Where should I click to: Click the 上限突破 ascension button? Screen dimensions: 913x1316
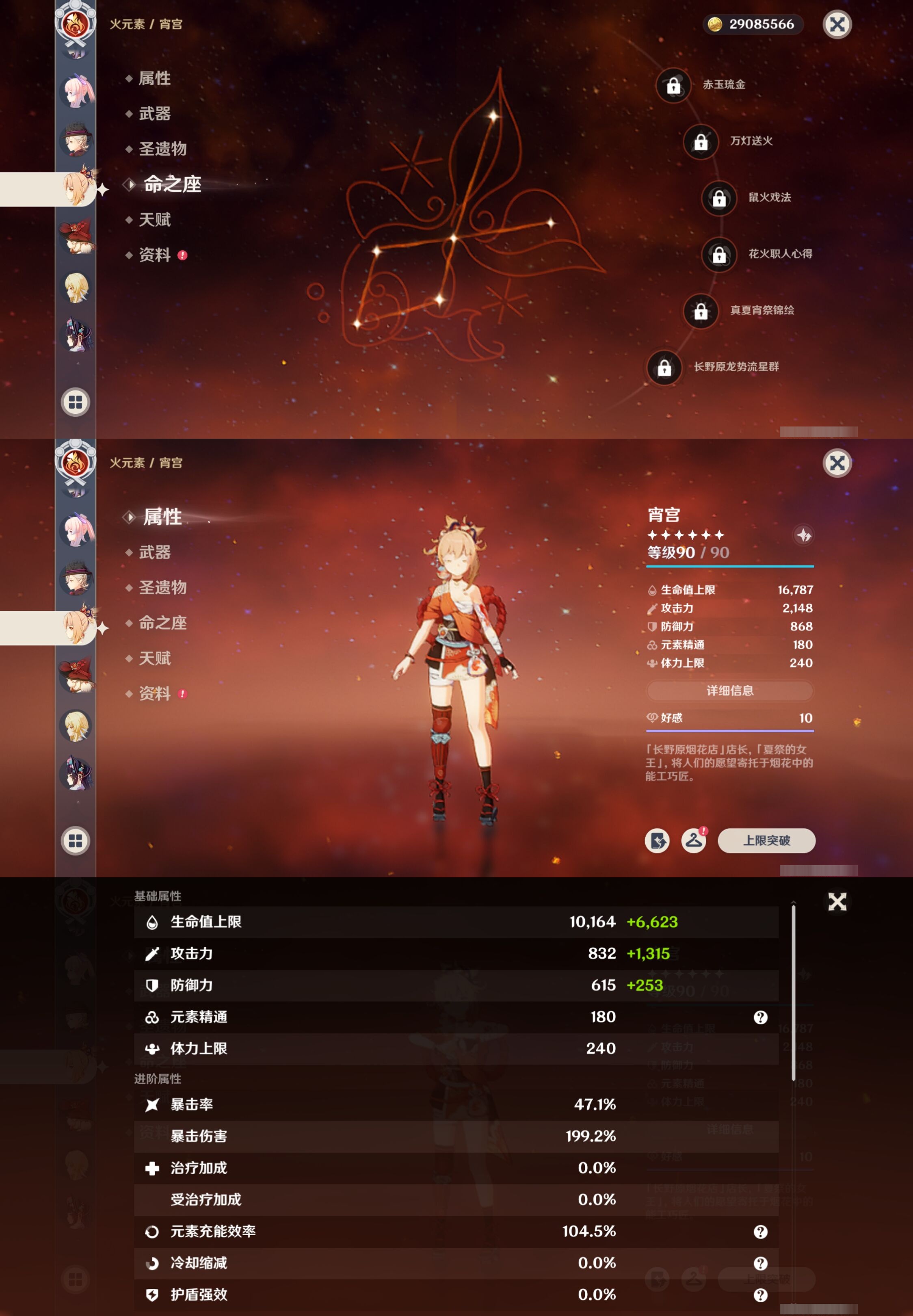coord(766,840)
